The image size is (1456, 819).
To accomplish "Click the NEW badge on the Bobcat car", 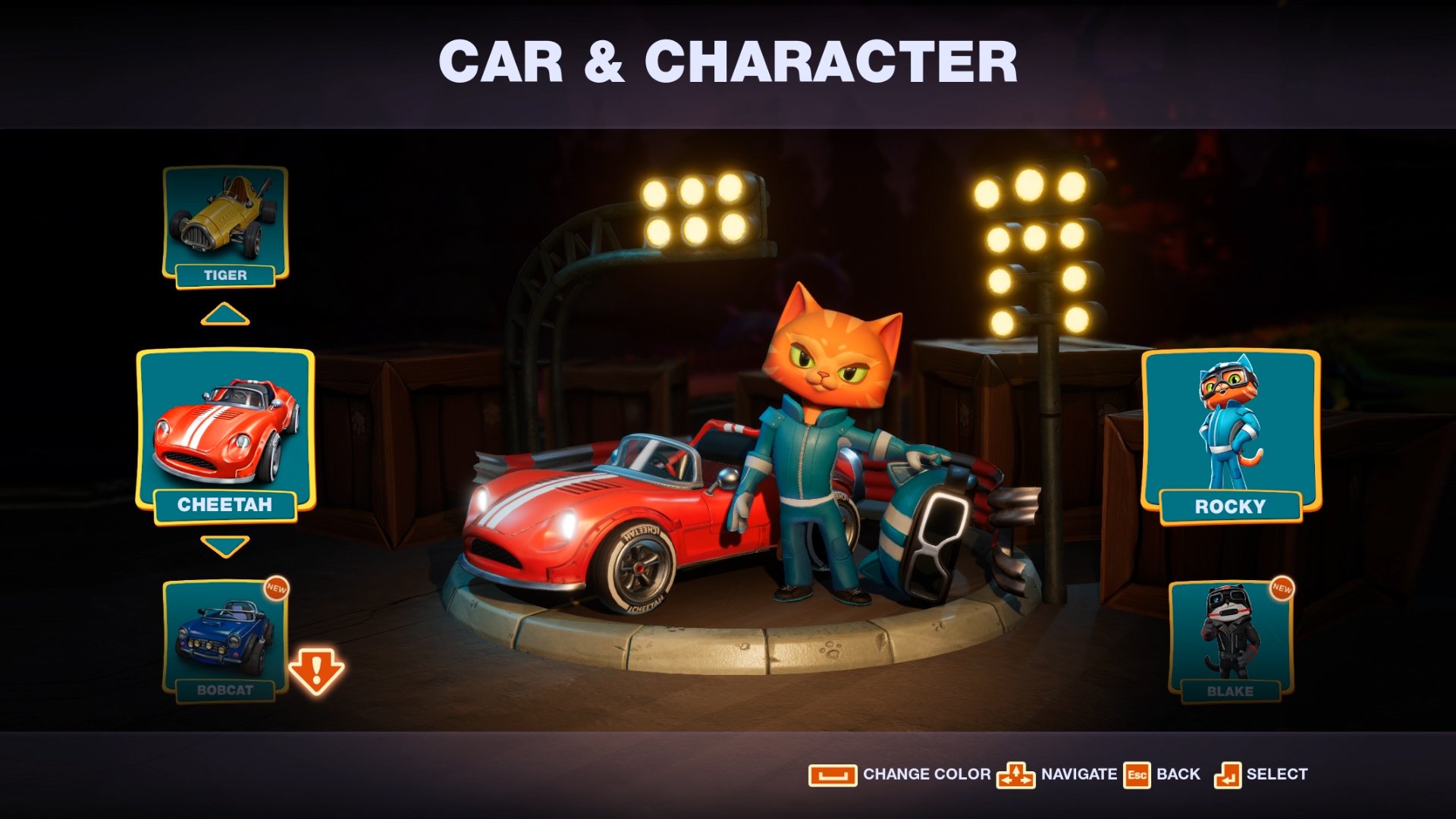I will (x=276, y=589).
